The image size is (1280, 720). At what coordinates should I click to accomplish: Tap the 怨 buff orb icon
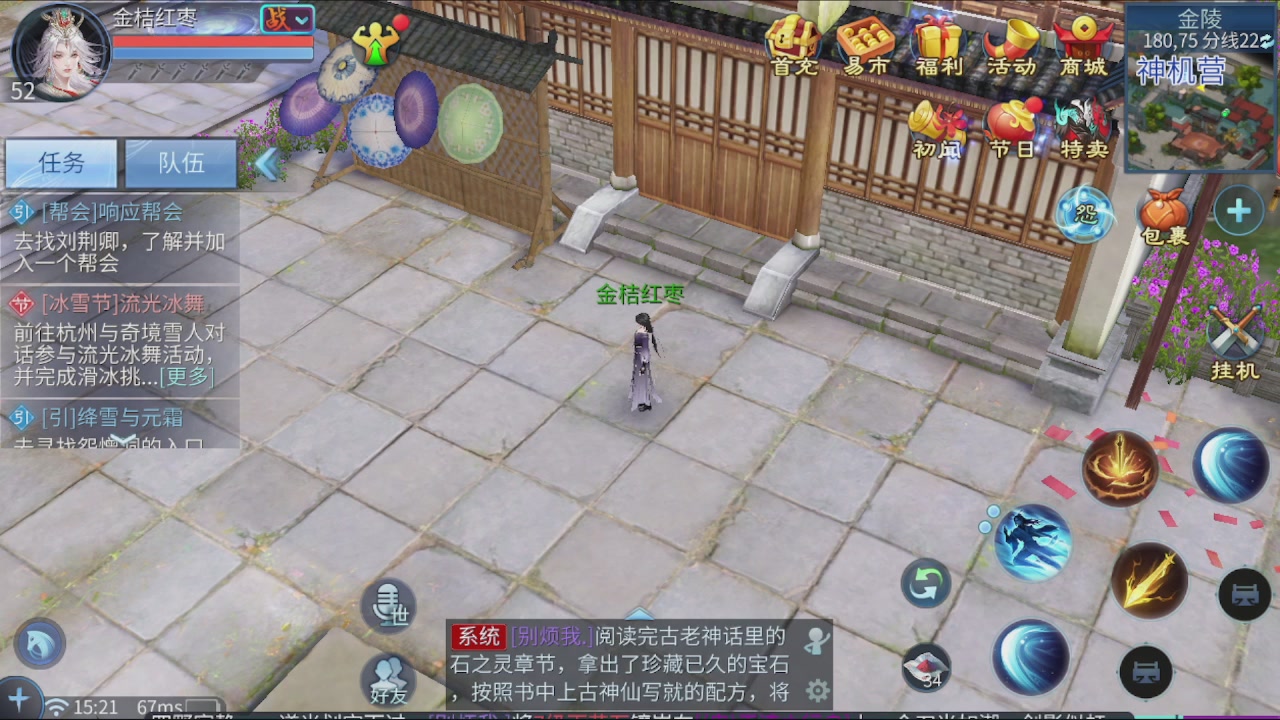click(1083, 212)
